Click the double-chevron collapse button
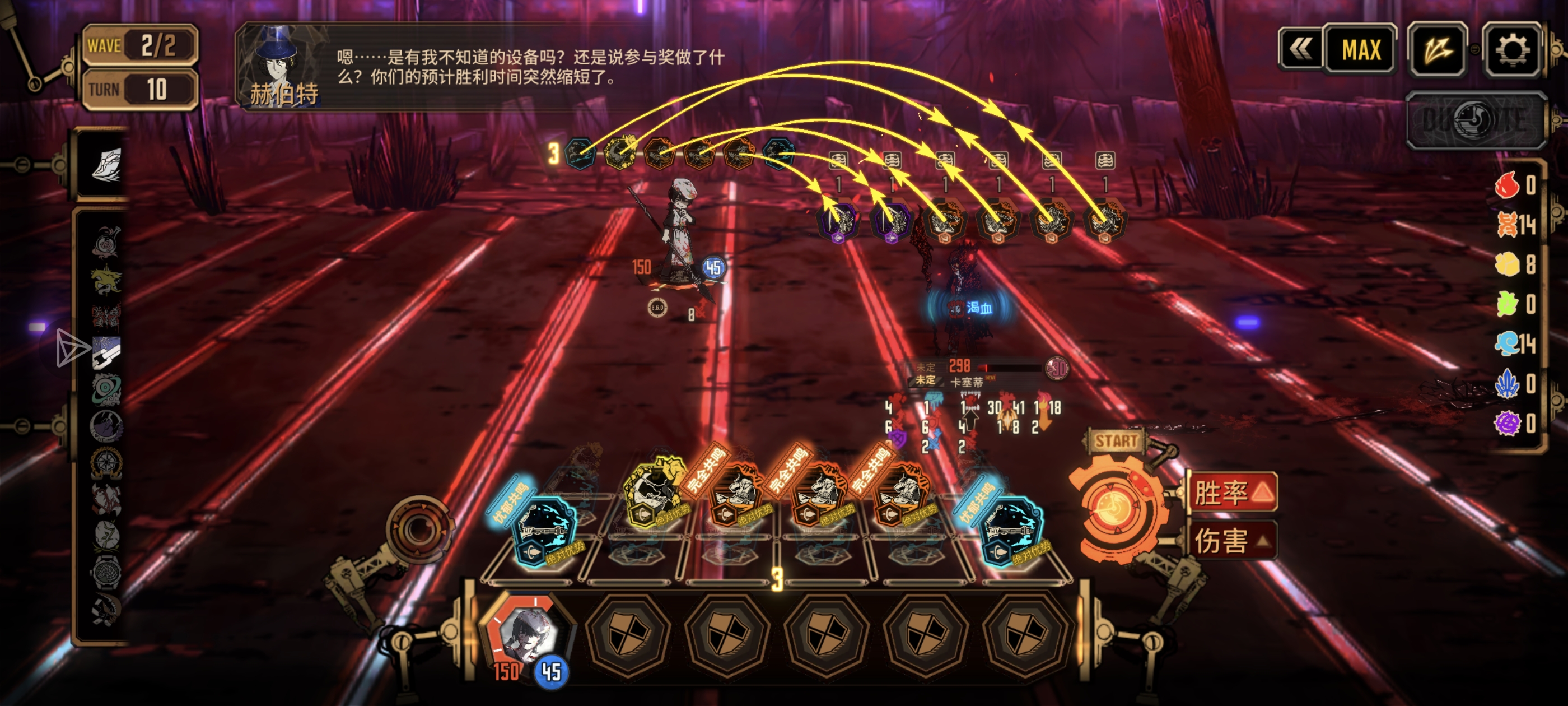Image resolution: width=1568 pixels, height=706 pixels. pos(1301,49)
